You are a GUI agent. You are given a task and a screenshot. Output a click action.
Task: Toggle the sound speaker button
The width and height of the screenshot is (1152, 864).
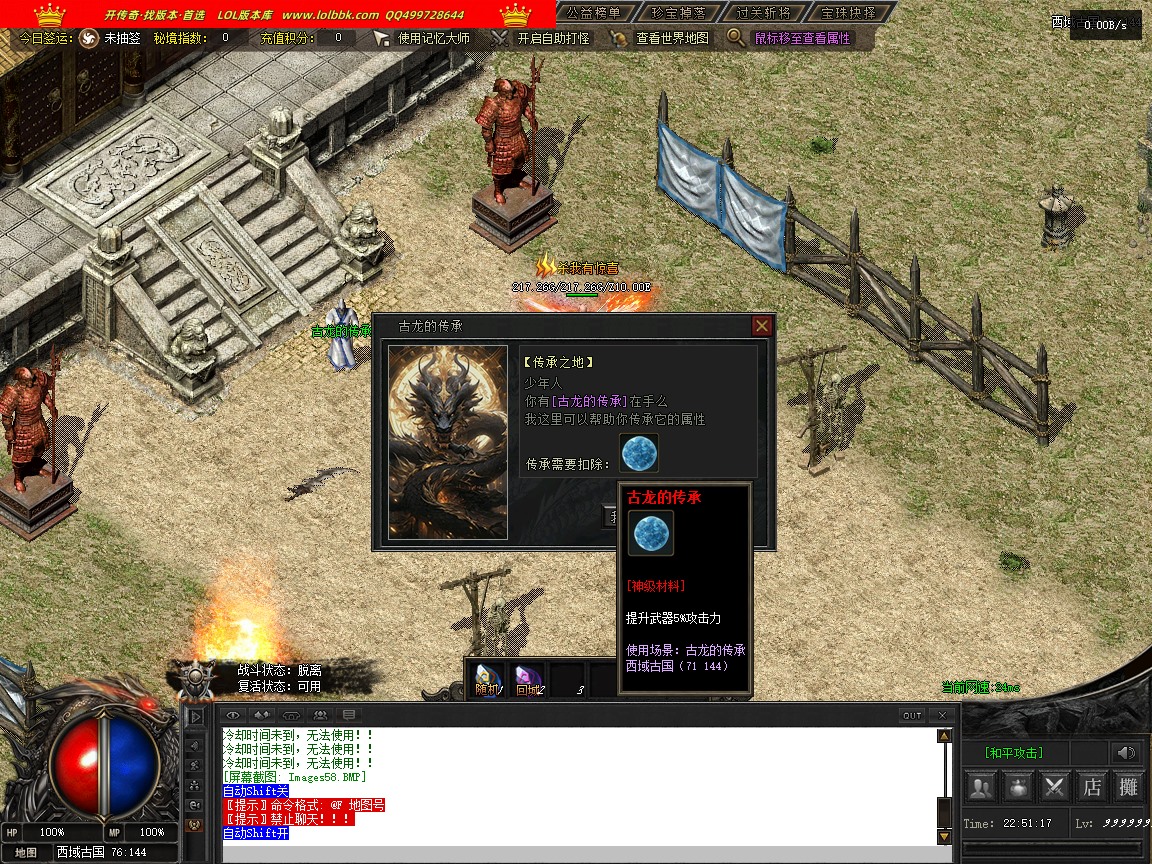click(x=1127, y=753)
